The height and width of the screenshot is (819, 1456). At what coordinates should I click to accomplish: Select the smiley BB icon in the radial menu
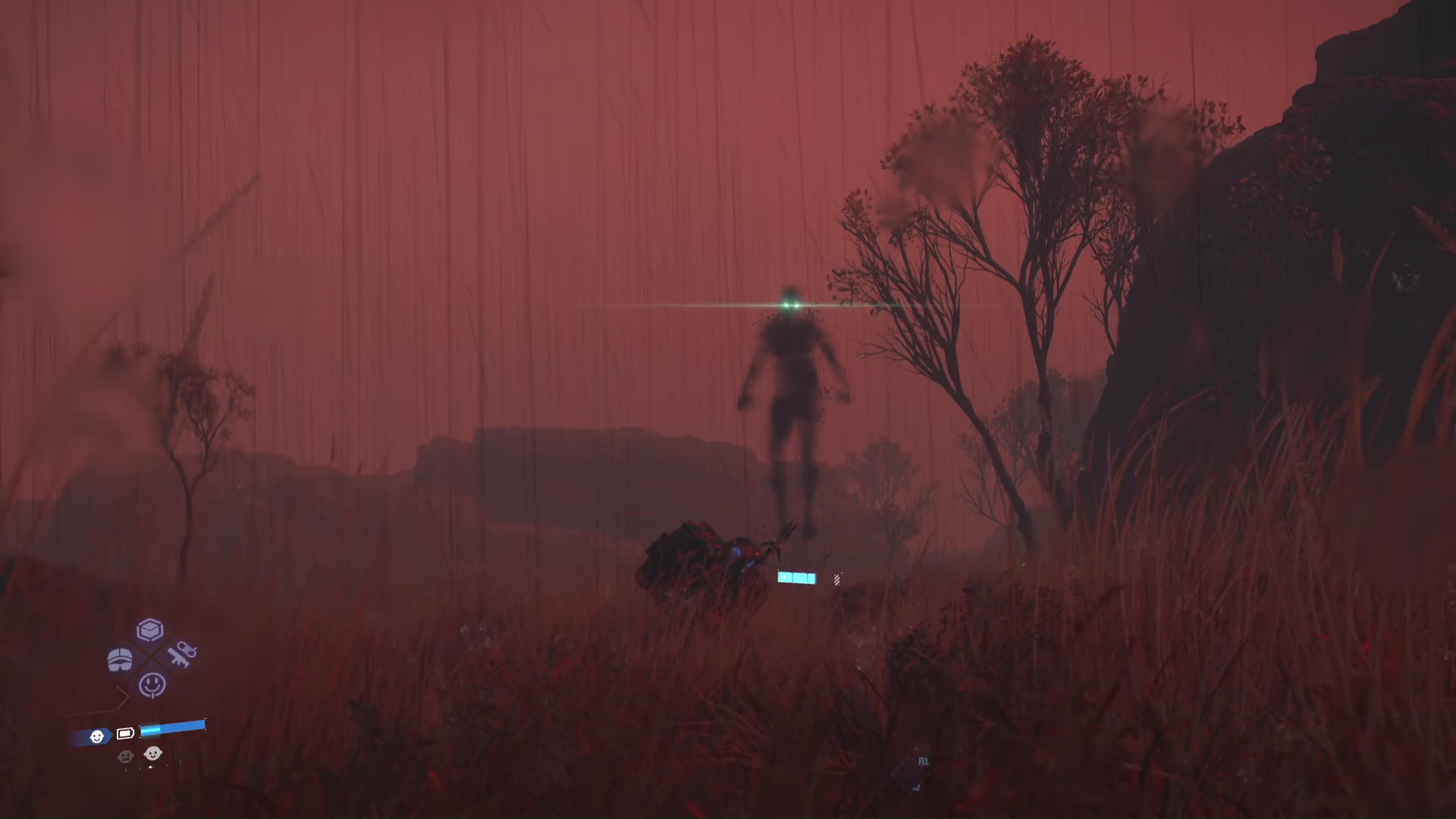point(151,684)
